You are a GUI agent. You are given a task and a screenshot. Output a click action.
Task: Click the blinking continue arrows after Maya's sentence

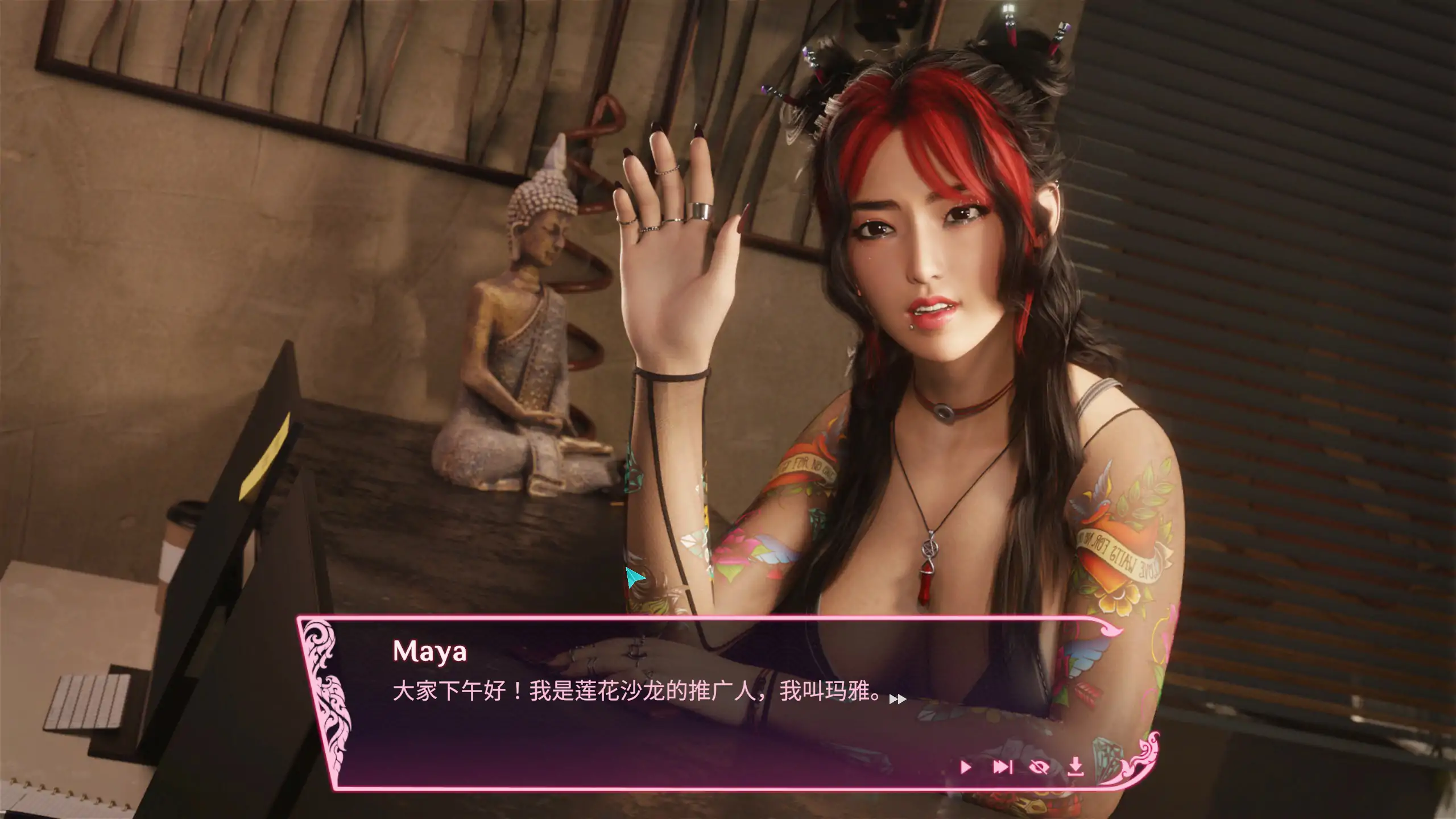[894, 698]
